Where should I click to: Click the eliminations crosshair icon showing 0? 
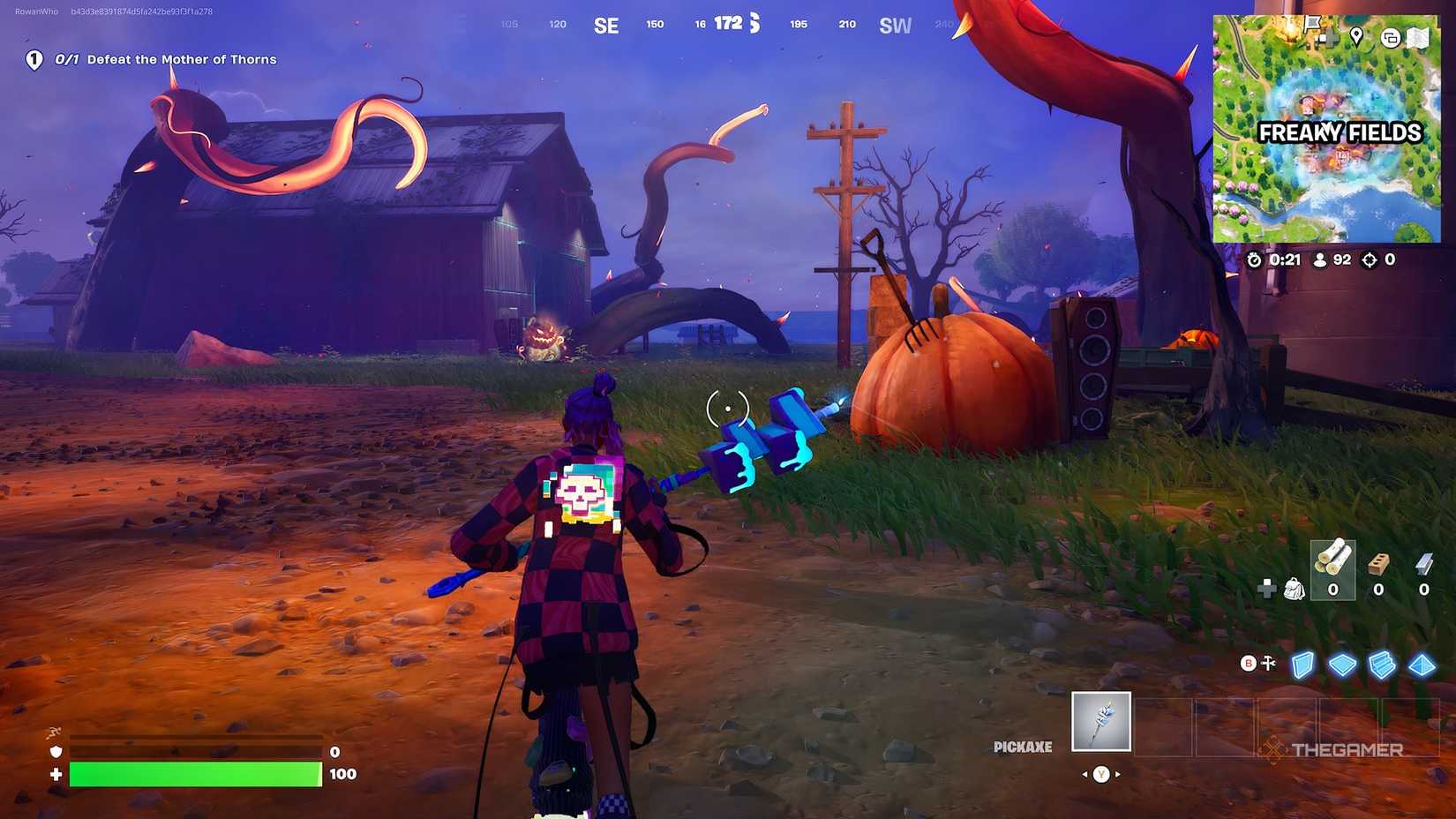pyautogui.click(x=1370, y=259)
